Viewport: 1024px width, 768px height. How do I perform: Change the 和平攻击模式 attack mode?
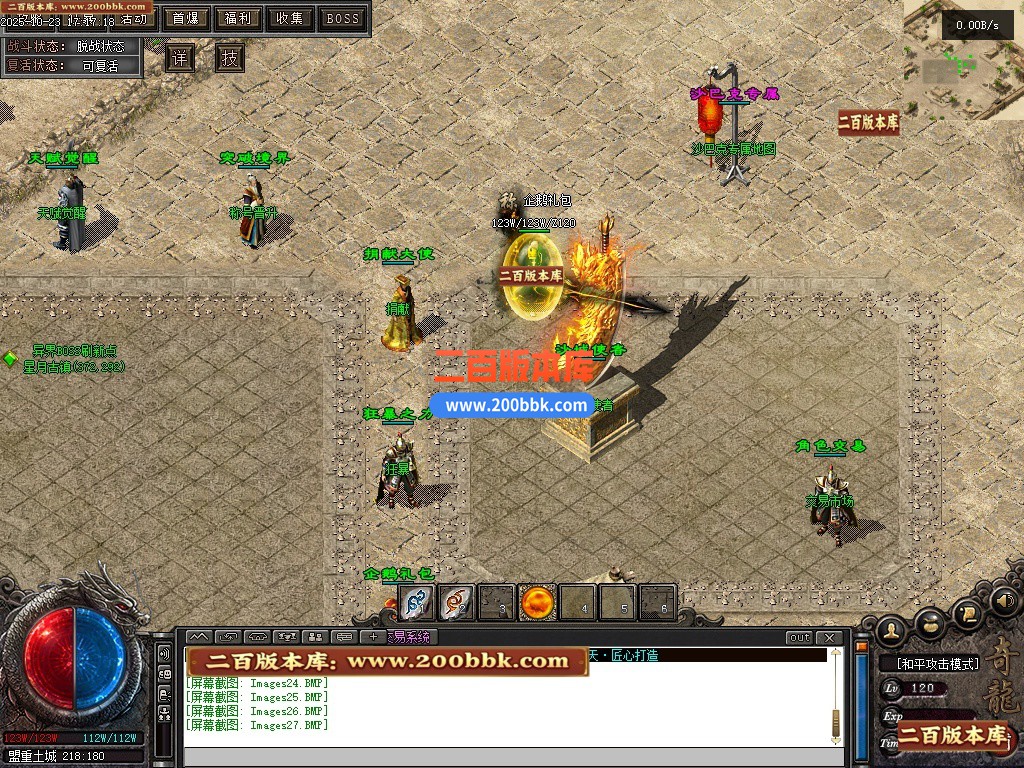pyautogui.click(x=928, y=663)
